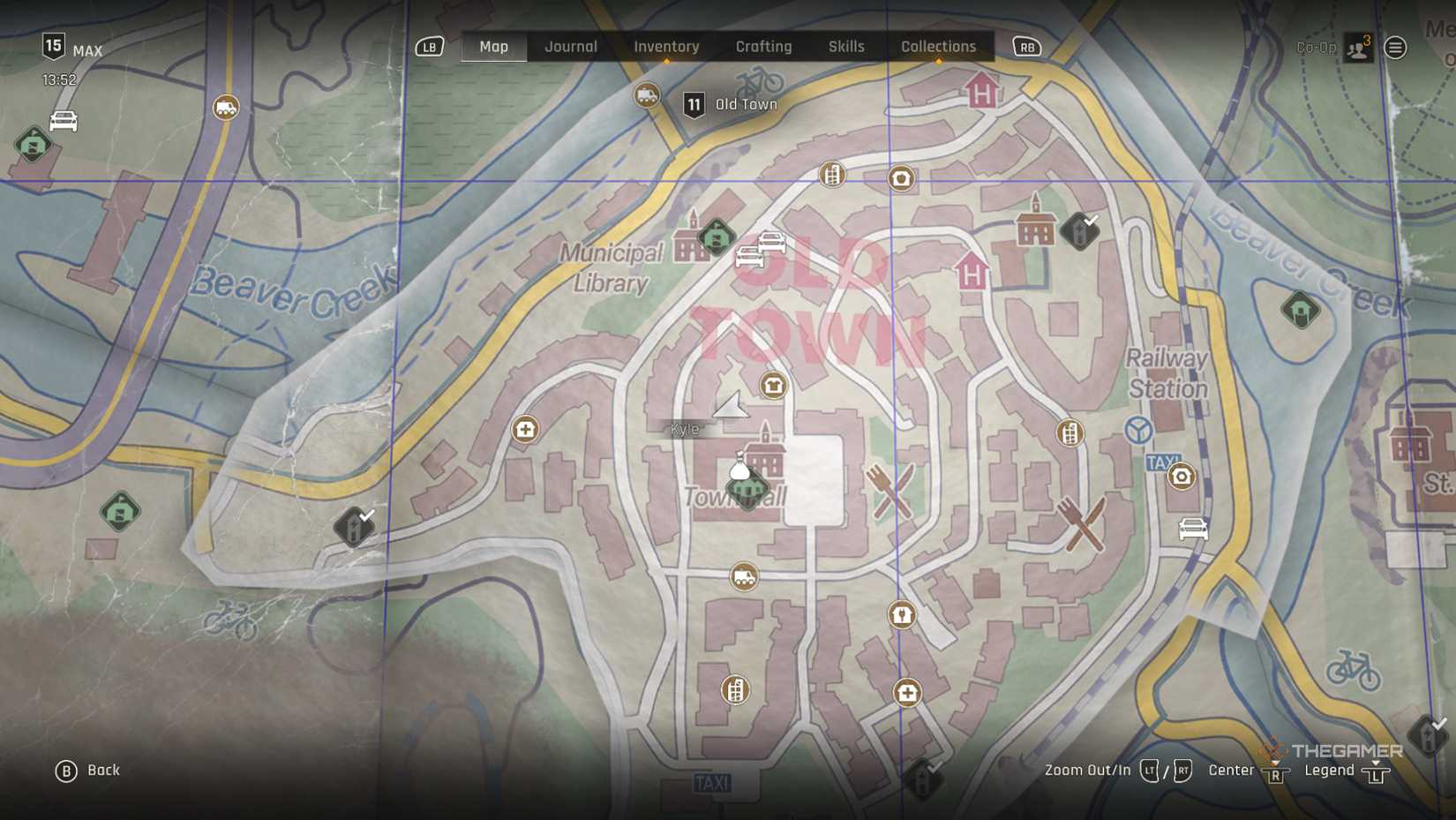Show the Skills tab
This screenshot has width=1456, height=820.
pos(845,47)
